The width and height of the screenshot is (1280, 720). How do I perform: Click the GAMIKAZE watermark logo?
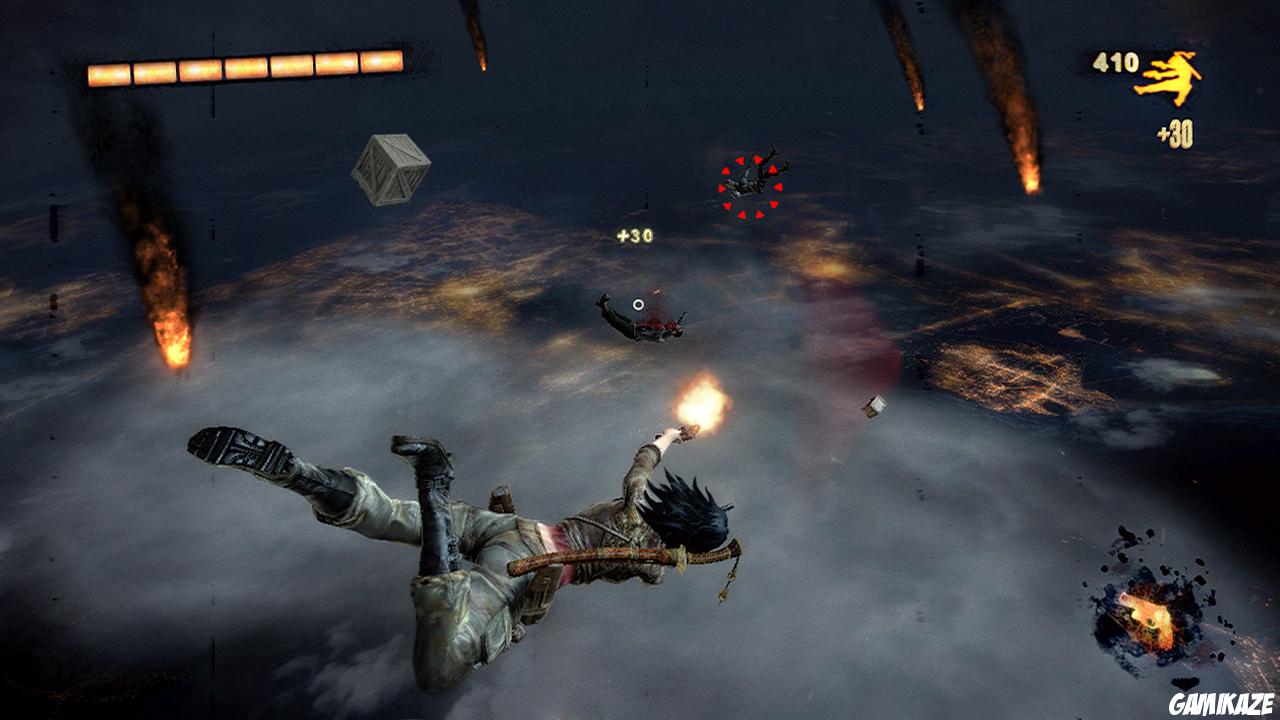1222,702
